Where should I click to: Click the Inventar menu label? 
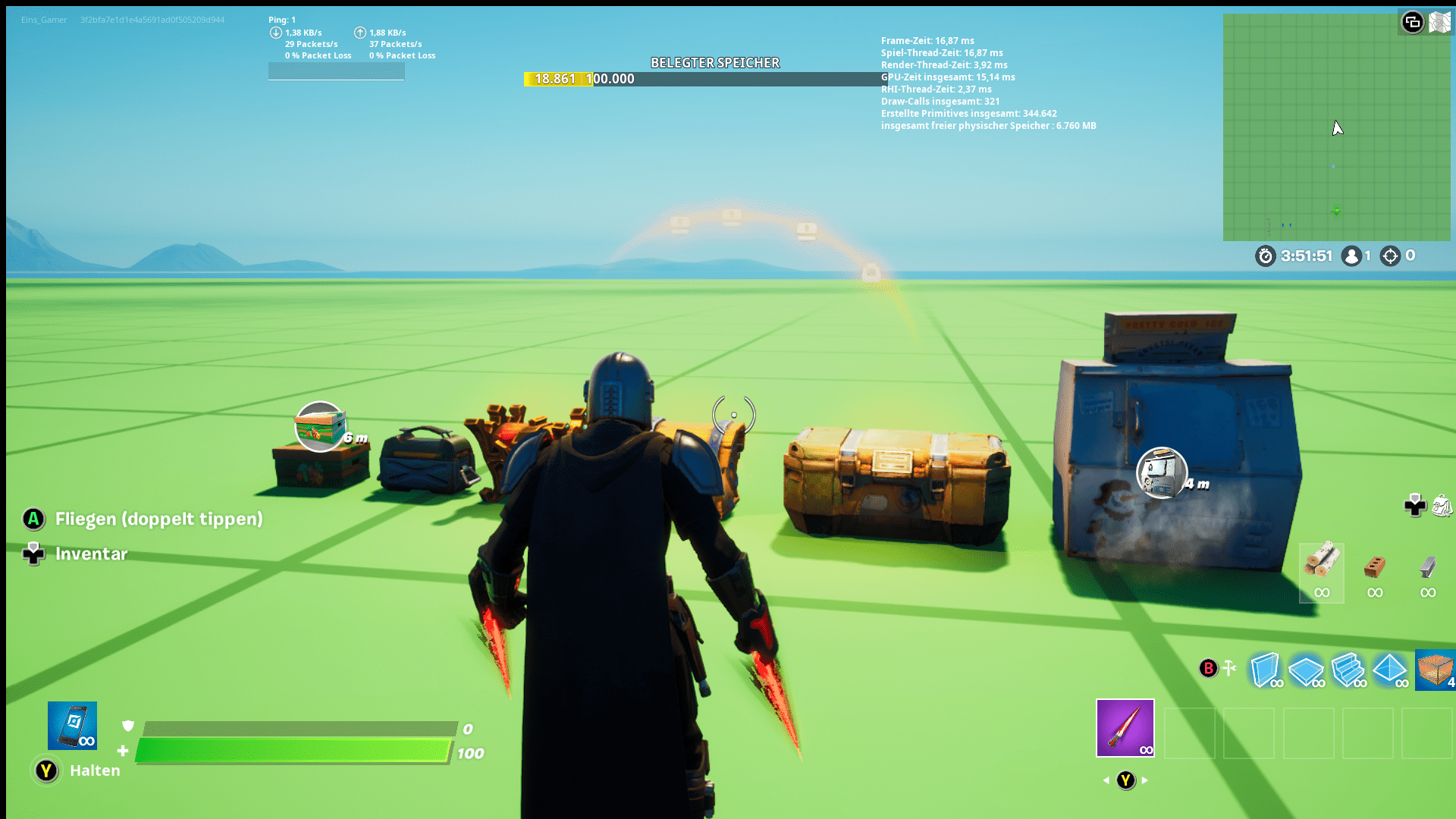[91, 554]
